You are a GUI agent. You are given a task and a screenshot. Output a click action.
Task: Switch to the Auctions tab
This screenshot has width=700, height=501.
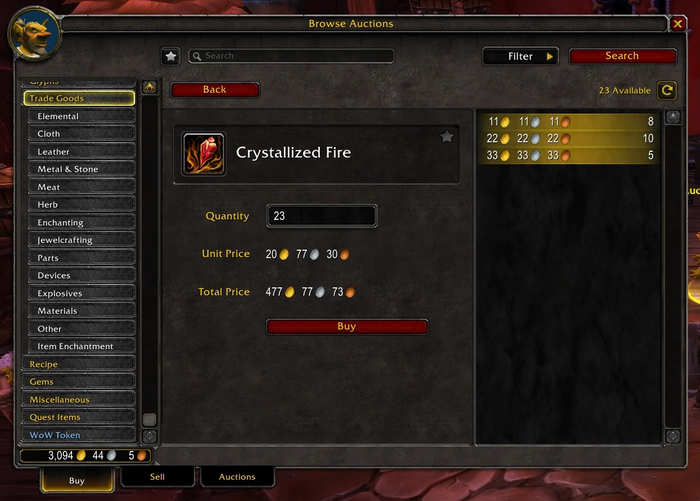tap(237, 478)
